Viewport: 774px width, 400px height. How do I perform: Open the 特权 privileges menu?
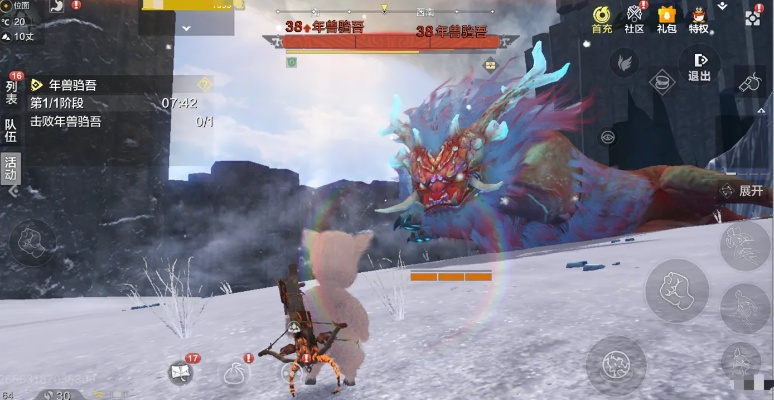point(698,18)
